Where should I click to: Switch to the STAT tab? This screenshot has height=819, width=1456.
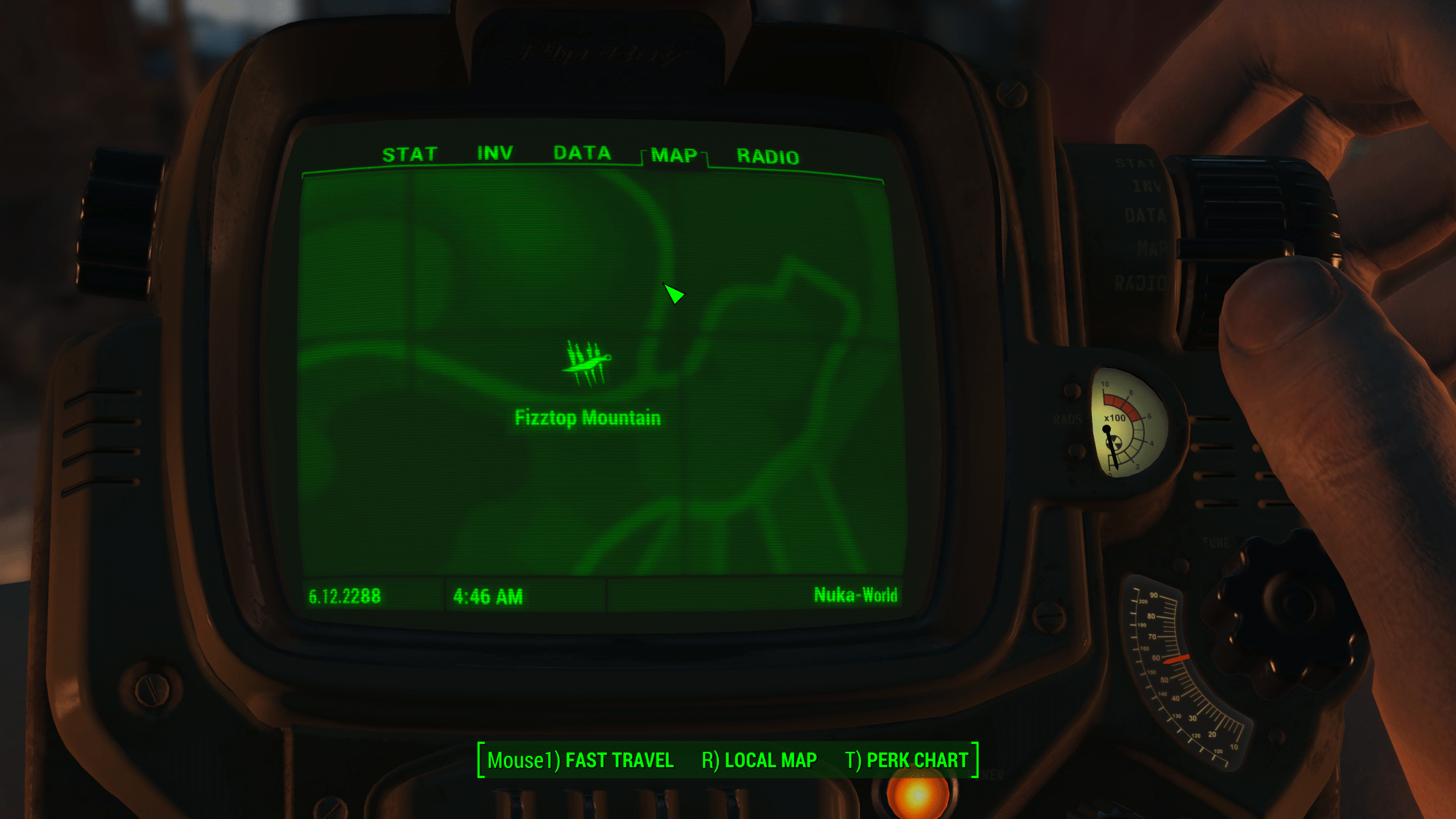point(409,155)
